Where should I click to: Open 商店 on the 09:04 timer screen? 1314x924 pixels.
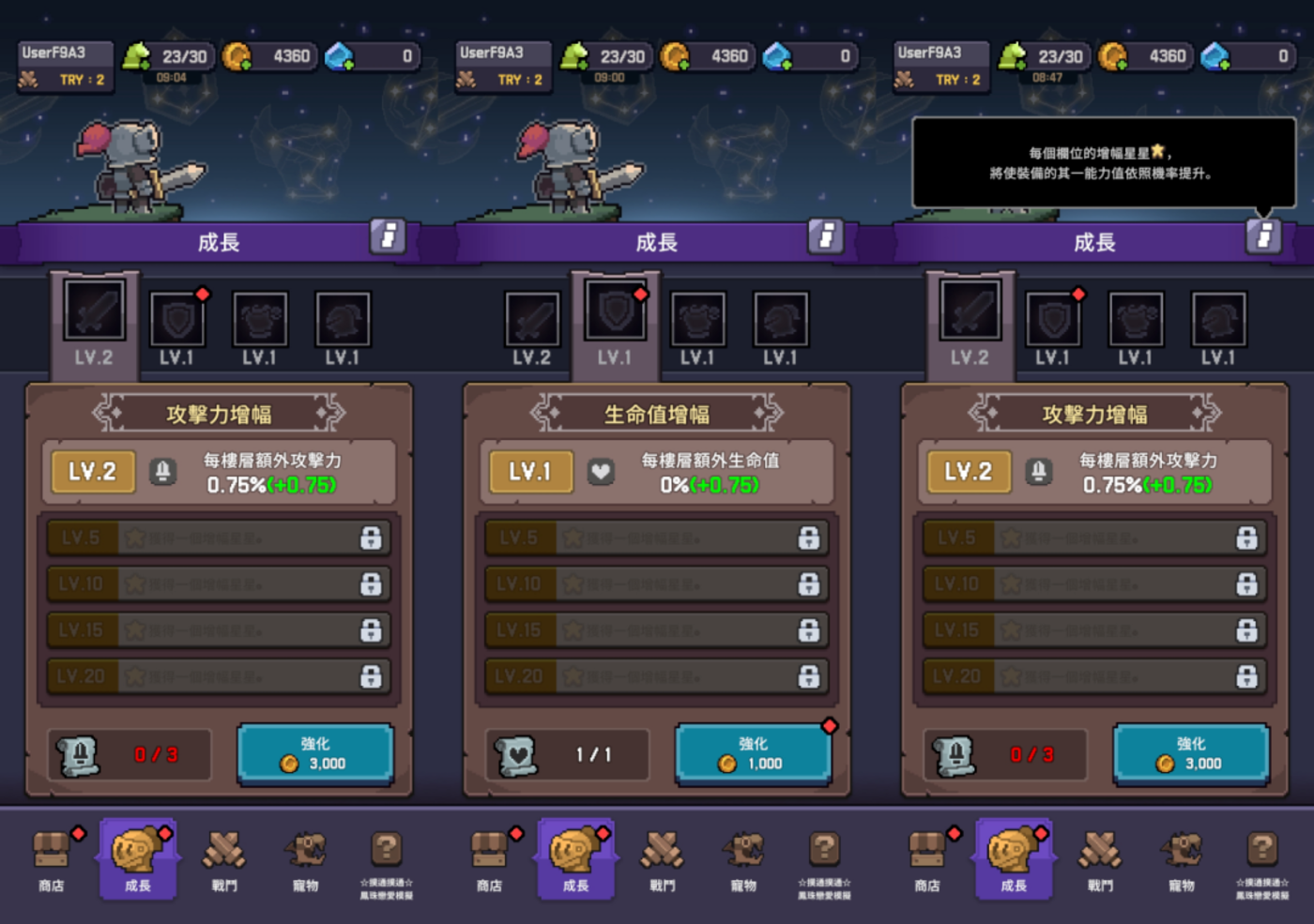pyautogui.click(x=52, y=859)
